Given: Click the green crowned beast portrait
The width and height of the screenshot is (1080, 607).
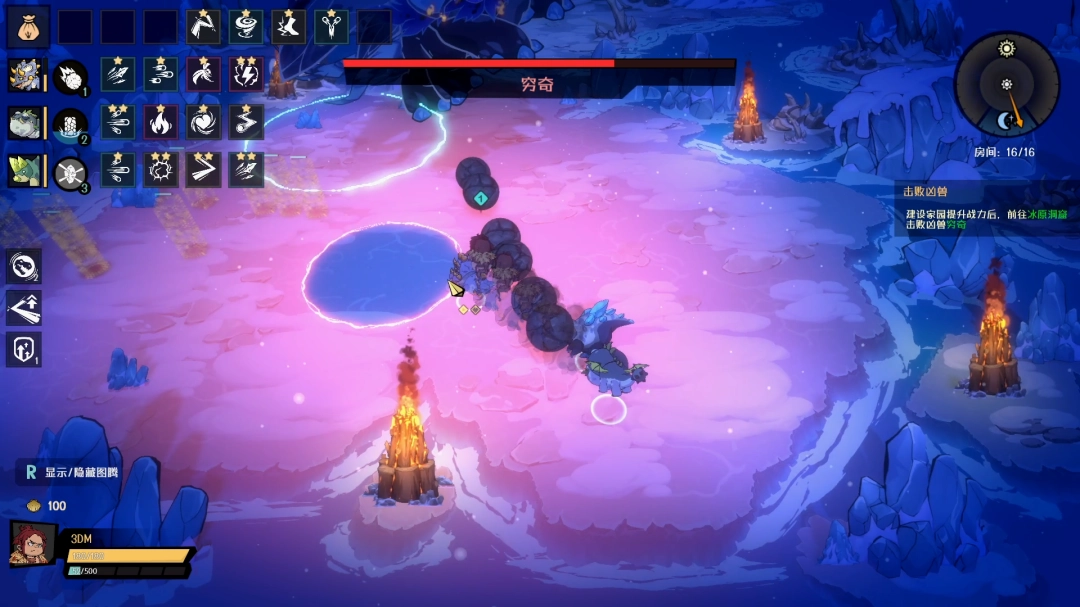Looking at the screenshot, I should coord(24,171).
